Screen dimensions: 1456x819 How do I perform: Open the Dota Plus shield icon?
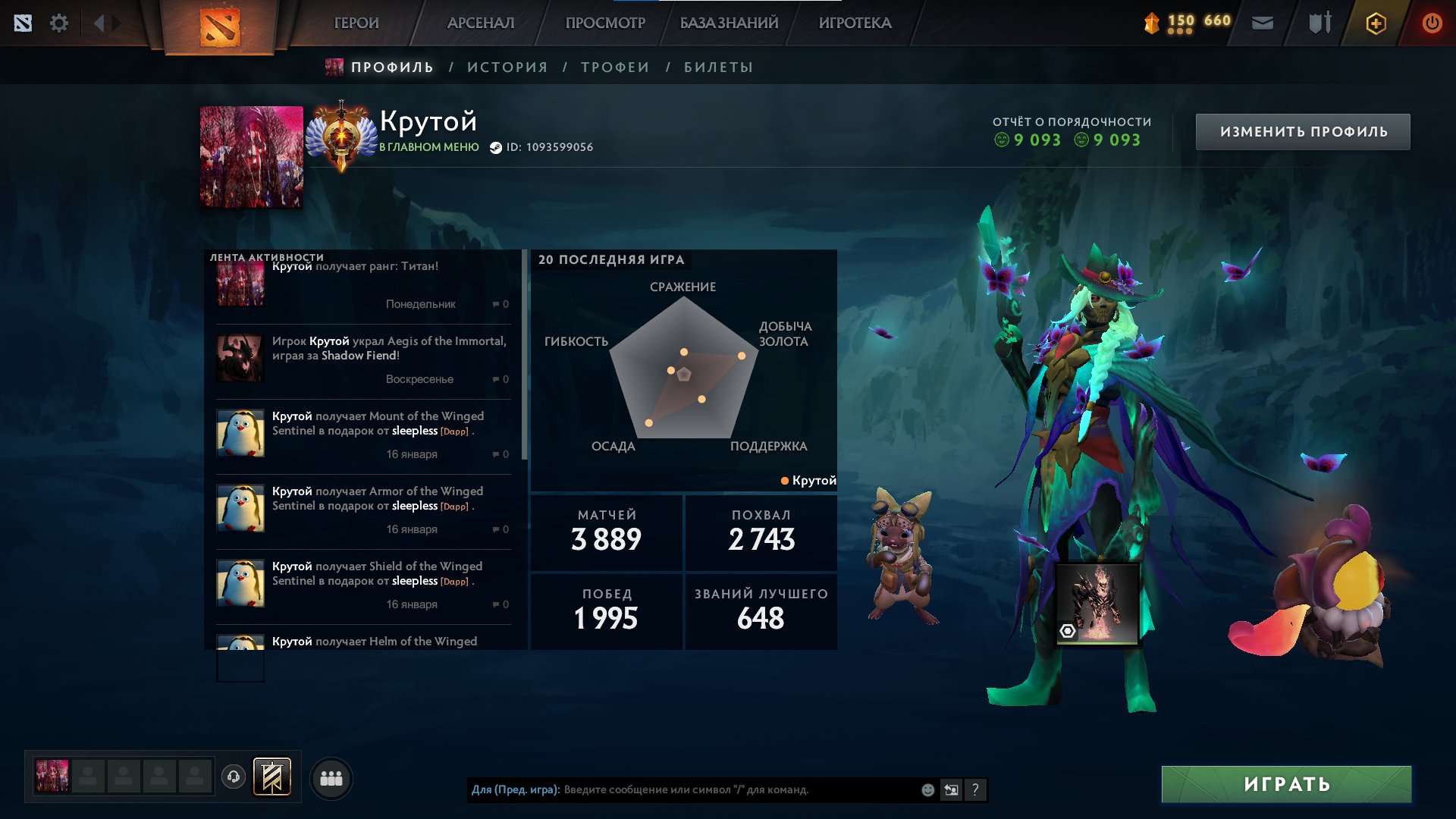[x=1376, y=23]
